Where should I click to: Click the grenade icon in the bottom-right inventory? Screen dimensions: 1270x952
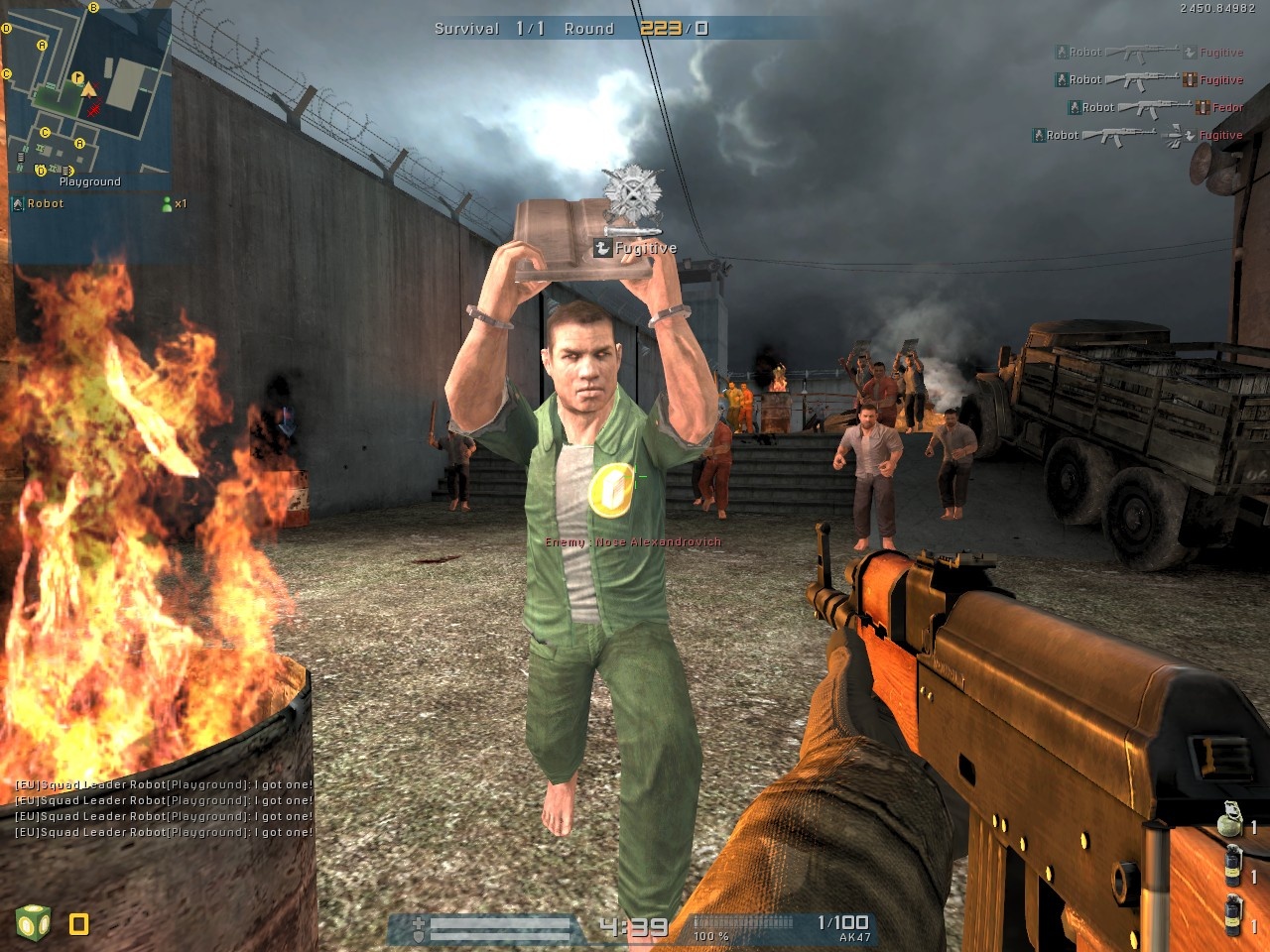(1230, 821)
